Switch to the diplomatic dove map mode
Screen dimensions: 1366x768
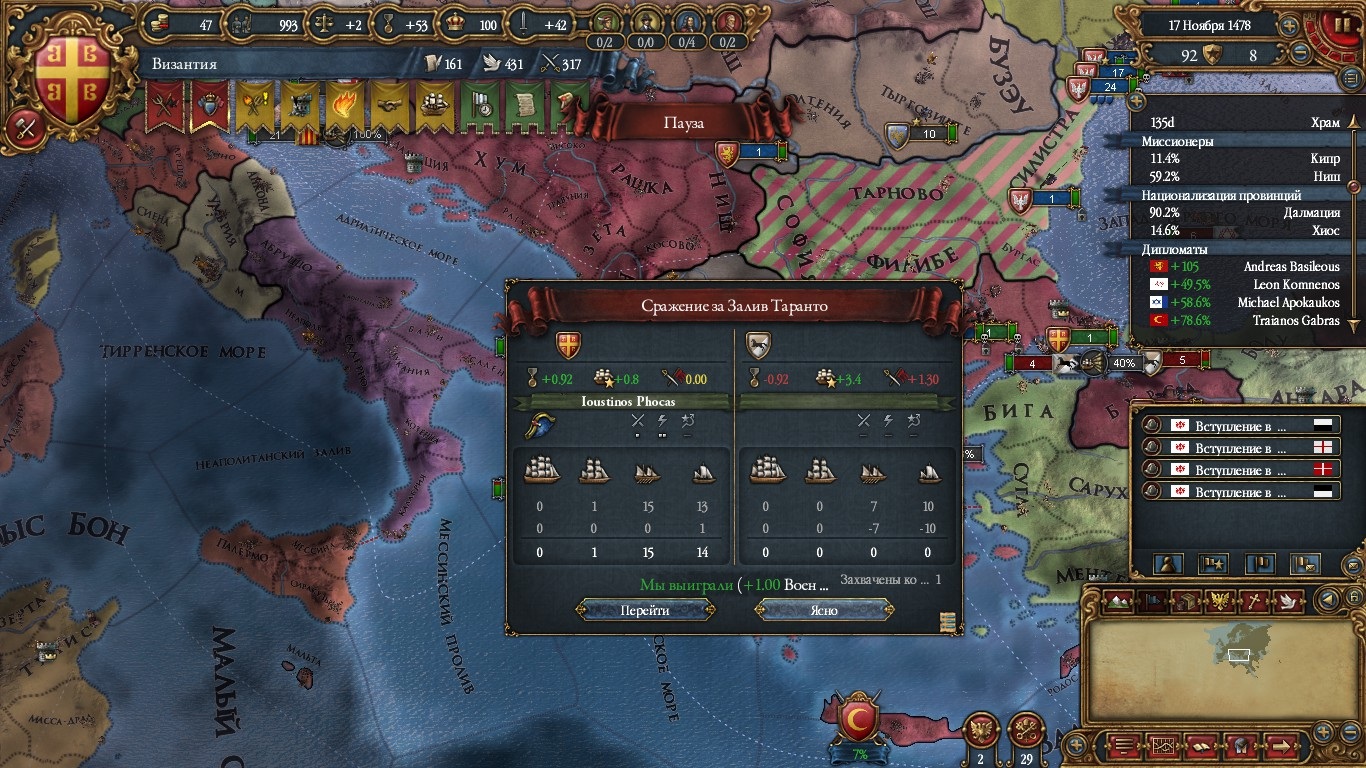tap(1290, 601)
